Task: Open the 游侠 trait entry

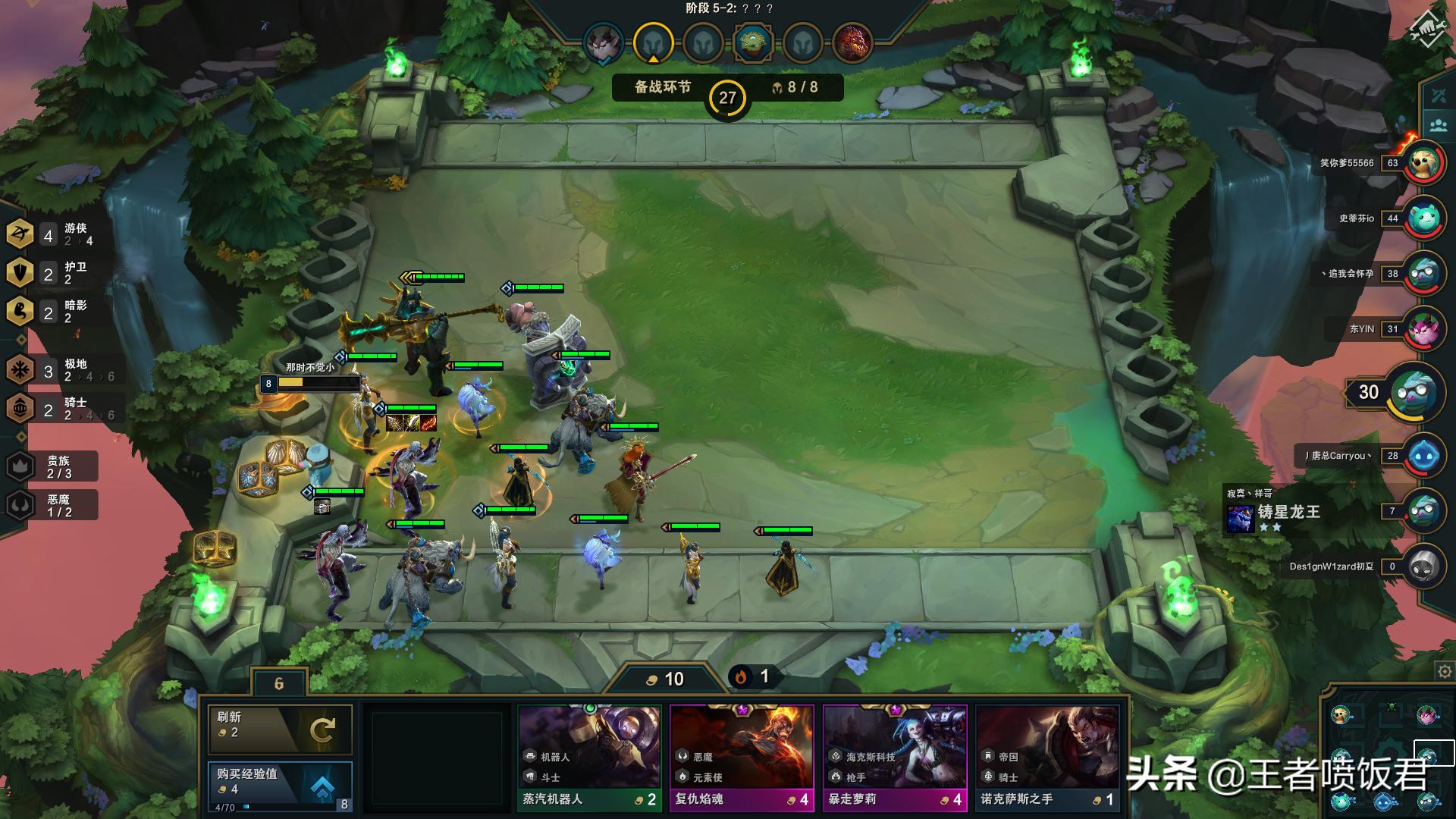Action: [x=53, y=234]
